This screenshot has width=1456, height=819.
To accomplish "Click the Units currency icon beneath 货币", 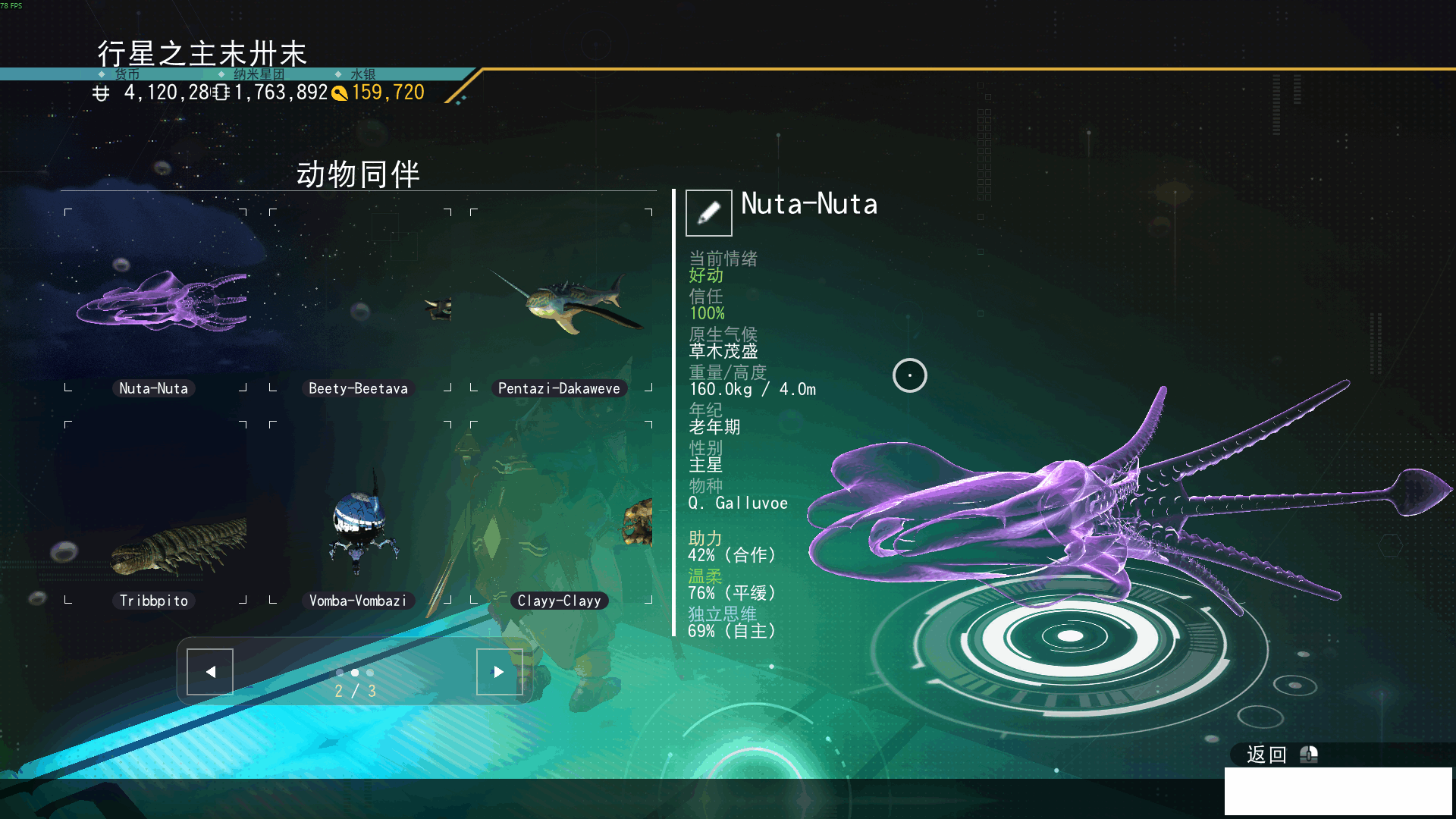I will 102,93.
